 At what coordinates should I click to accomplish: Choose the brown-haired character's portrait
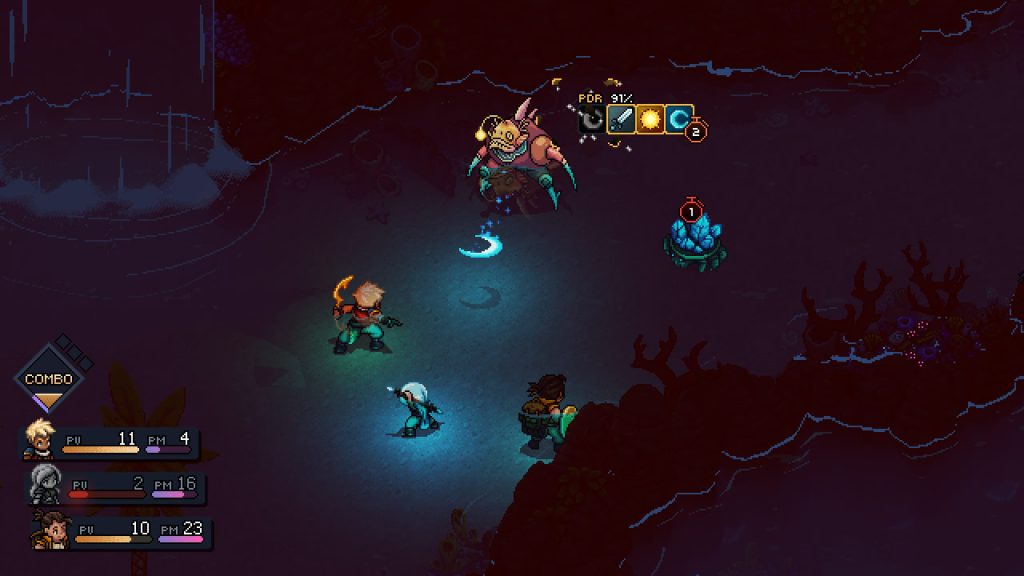point(49,528)
